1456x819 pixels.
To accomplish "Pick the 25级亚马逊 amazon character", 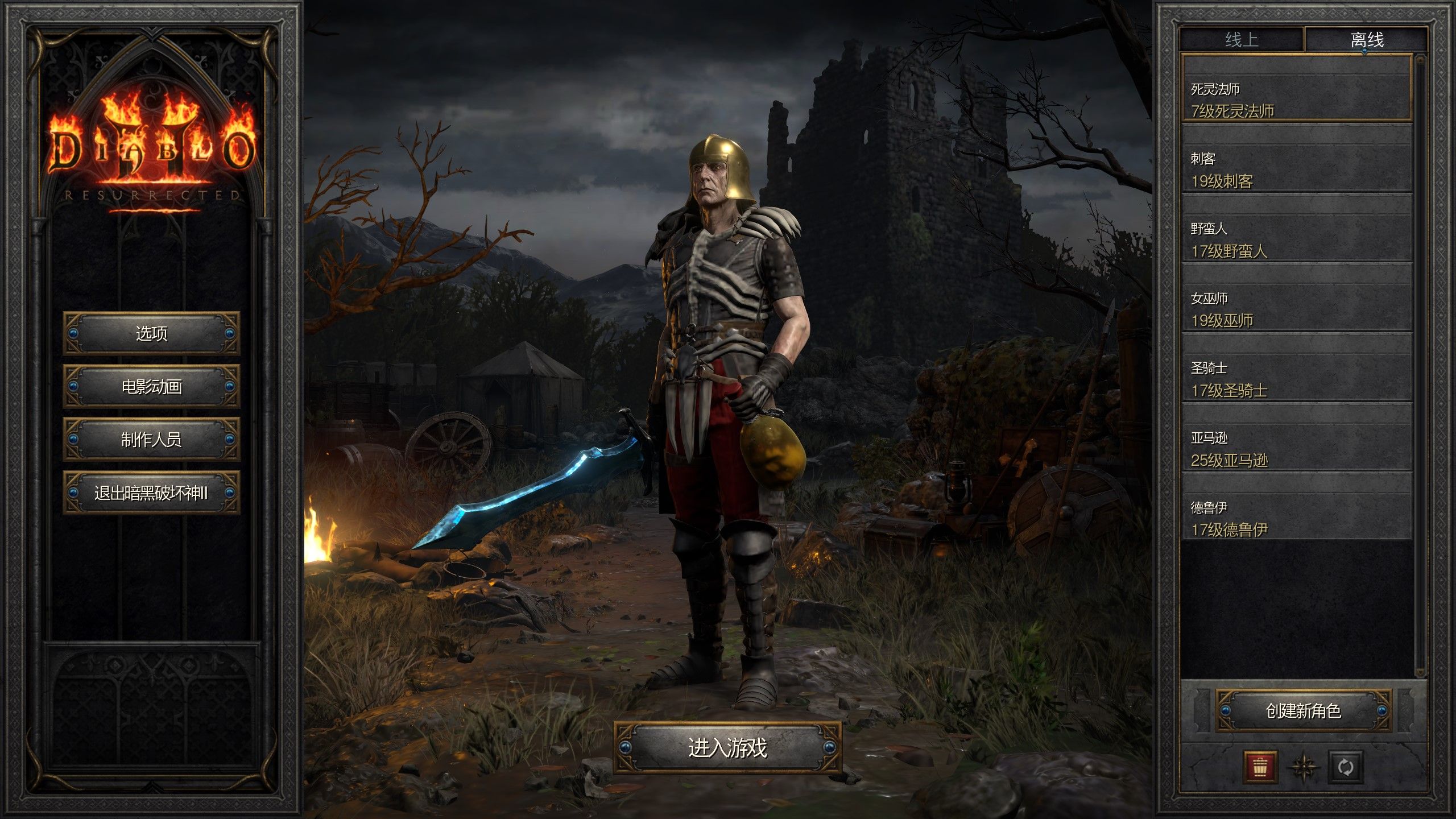I will [1297, 449].
